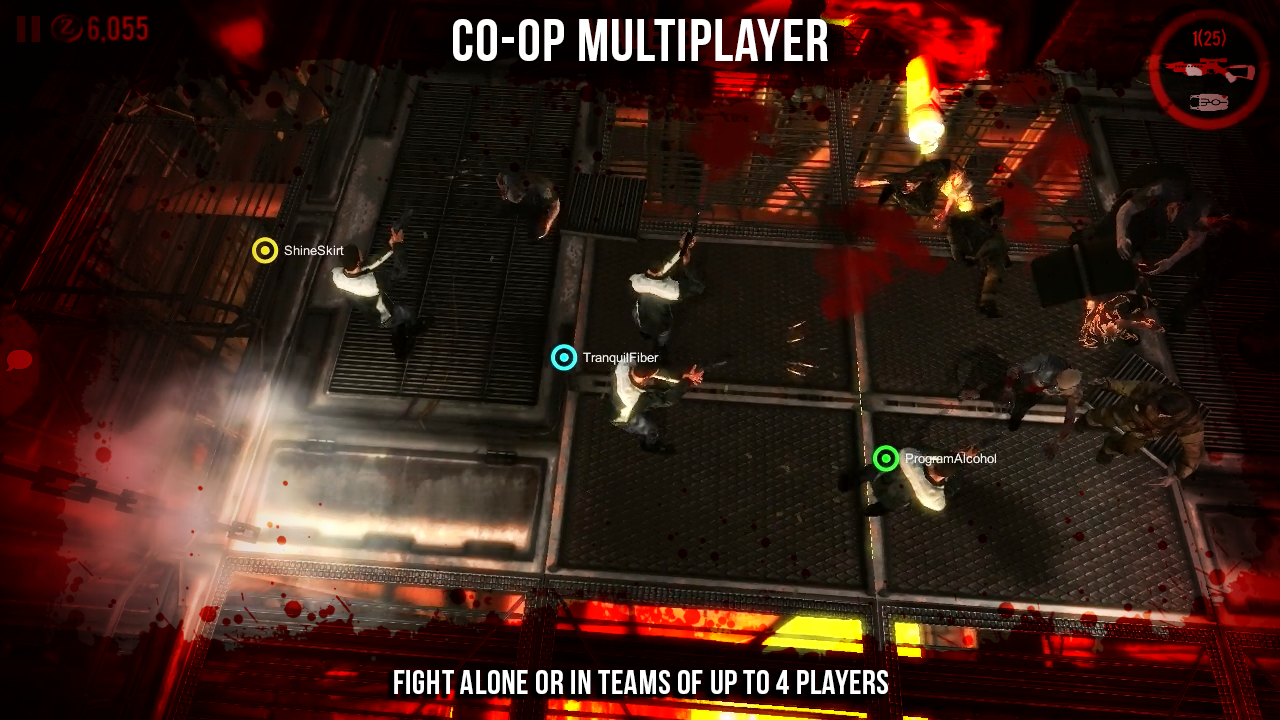
Task: Toggle the green ring around ProgramAlcohol's indicator
Action: click(x=886, y=460)
